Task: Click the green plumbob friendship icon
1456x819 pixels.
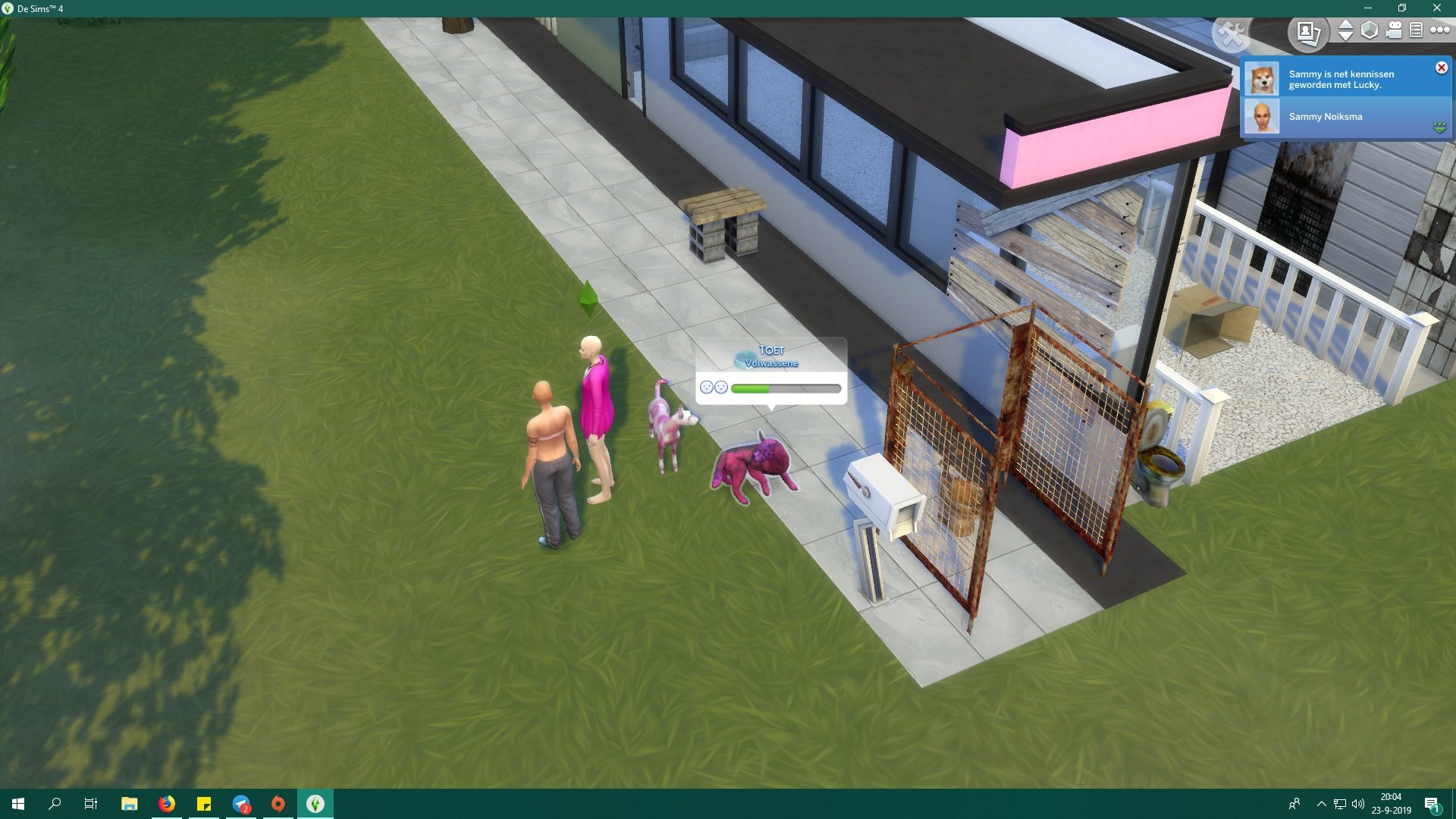Action: [x=1439, y=127]
